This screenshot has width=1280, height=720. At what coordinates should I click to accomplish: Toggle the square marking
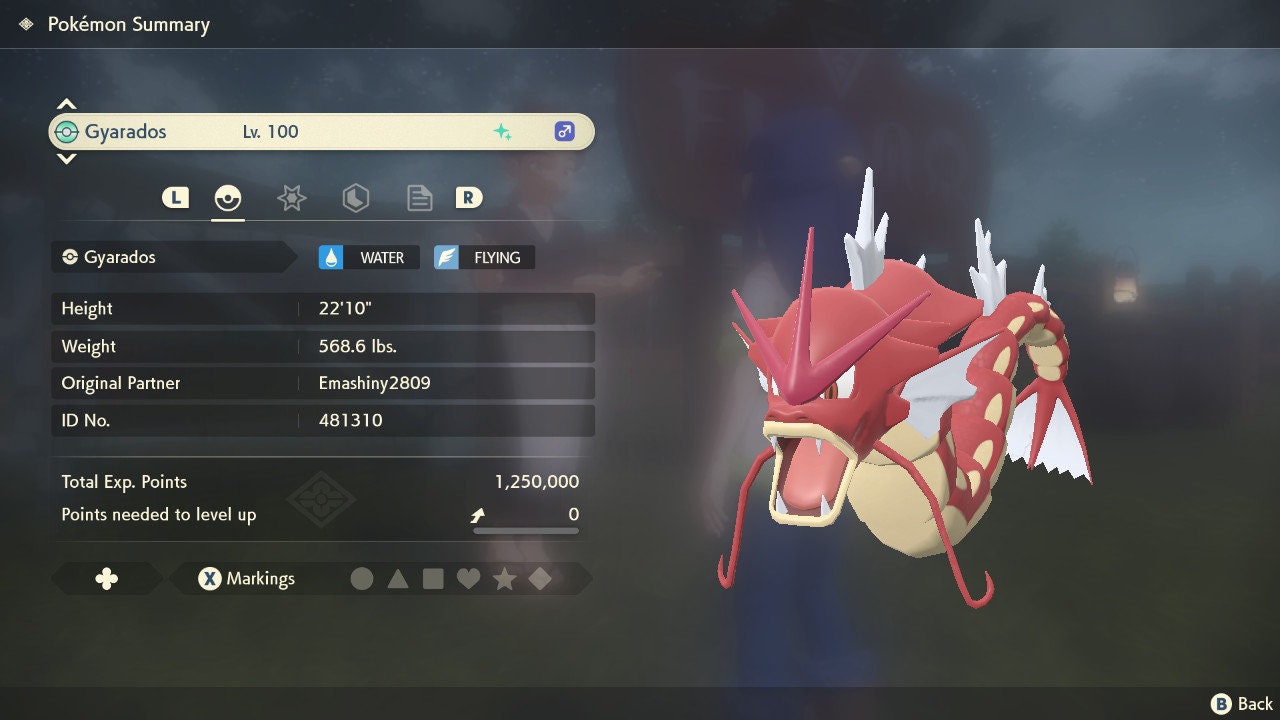pos(433,579)
